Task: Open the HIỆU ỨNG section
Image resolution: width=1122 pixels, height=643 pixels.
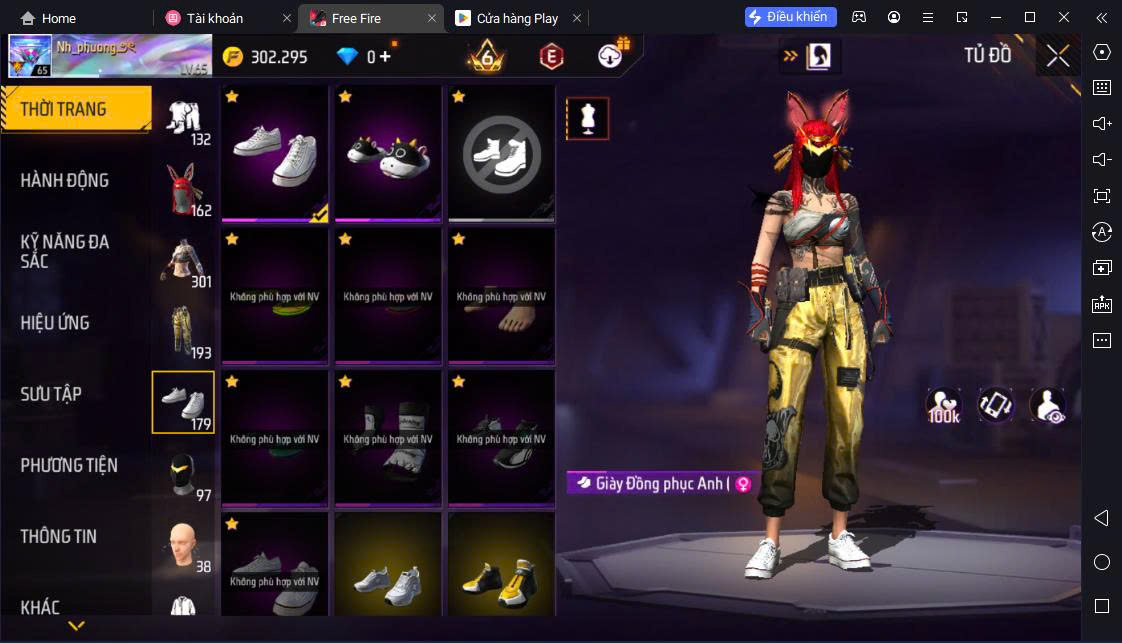Action: pyautogui.click(x=55, y=322)
